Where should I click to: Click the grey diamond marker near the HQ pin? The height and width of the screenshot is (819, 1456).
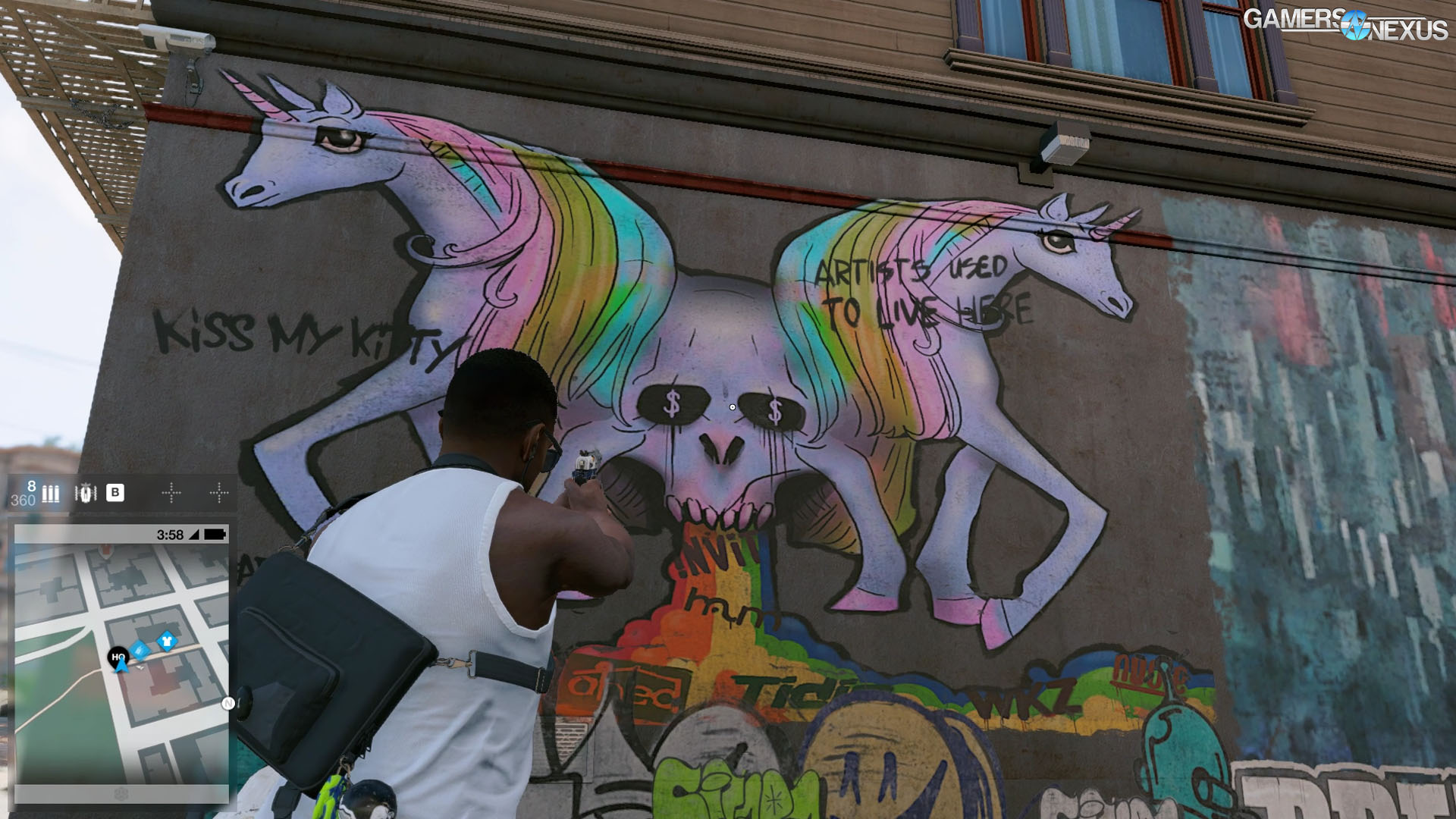141,668
